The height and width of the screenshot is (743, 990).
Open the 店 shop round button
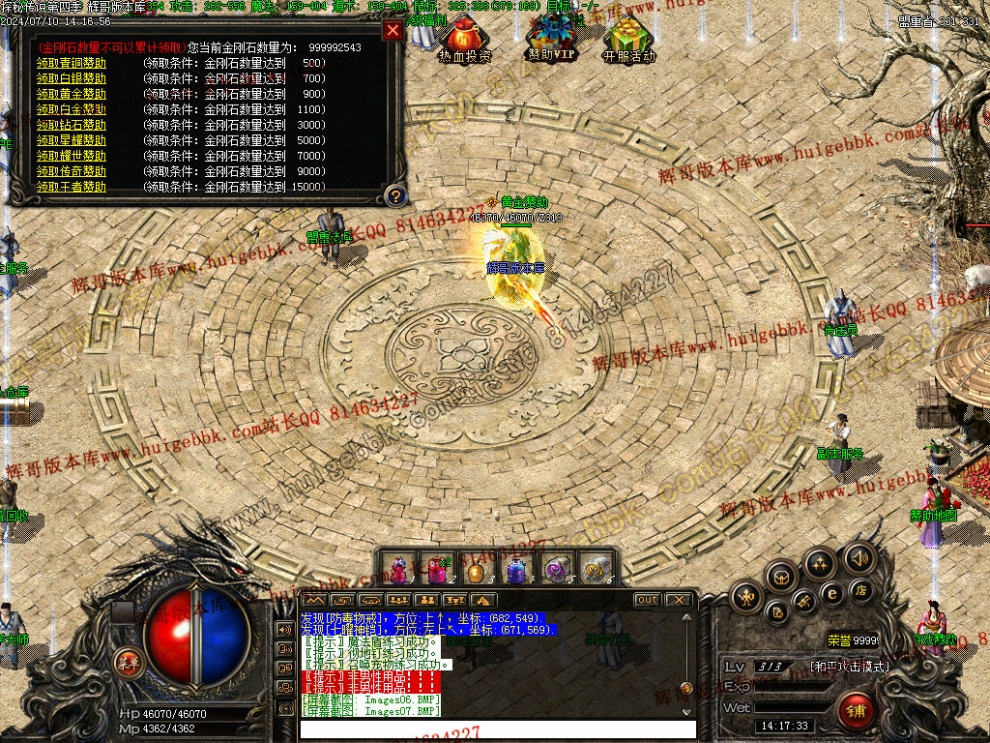[861, 590]
